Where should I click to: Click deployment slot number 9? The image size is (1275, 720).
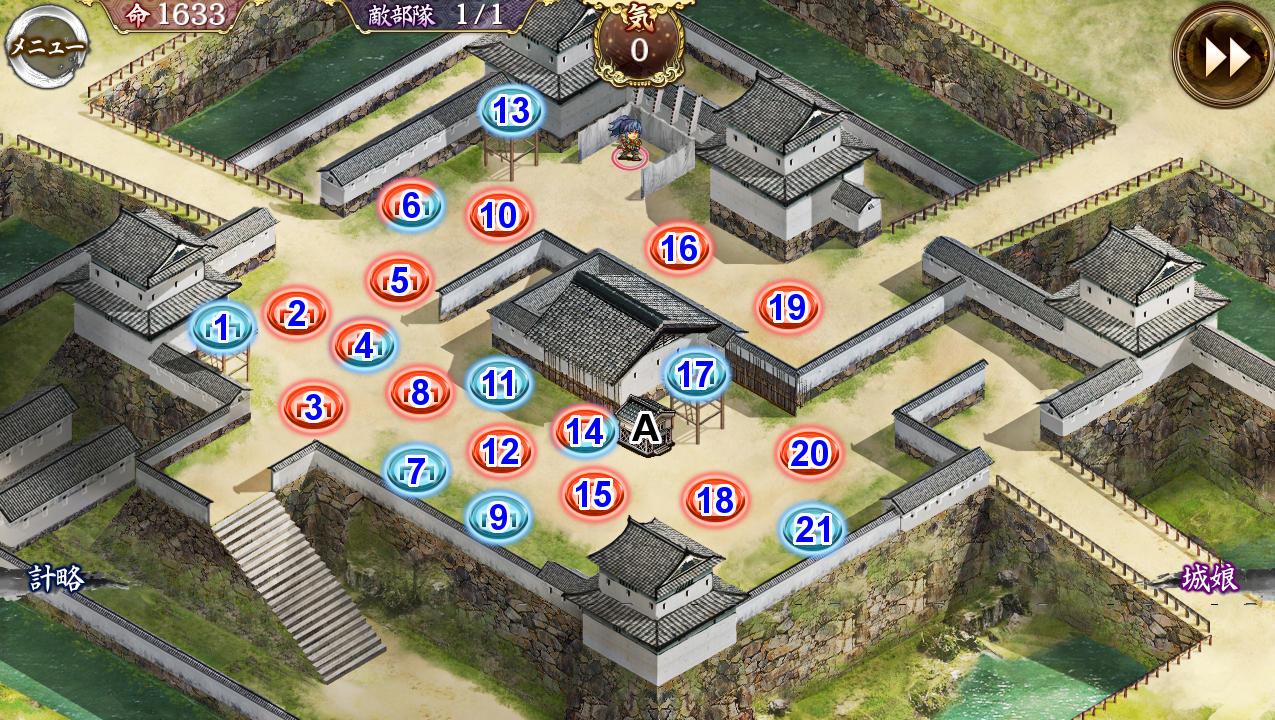click(x=497, y=517)
